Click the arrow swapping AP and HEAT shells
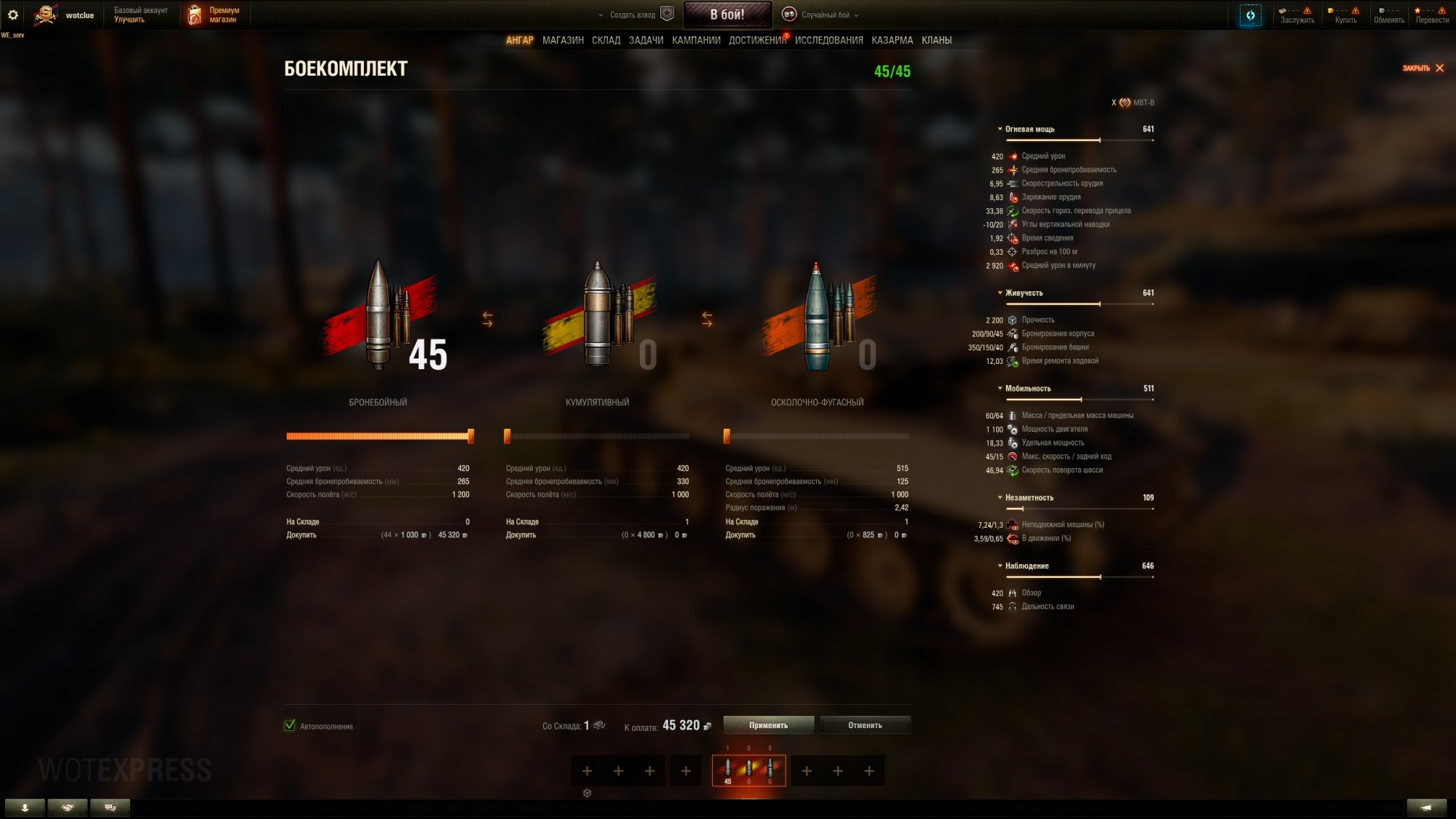This screenshot has height=819, width=1456. (x=488, y=318)
